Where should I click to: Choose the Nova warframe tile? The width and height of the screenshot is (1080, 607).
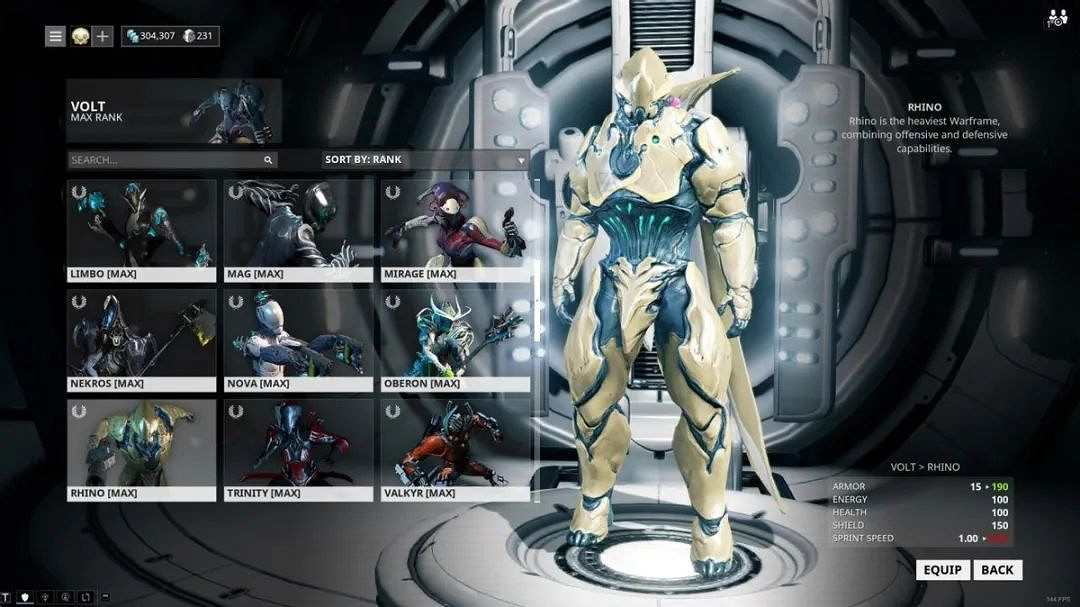pyautogui.click(x=298, y=341)
